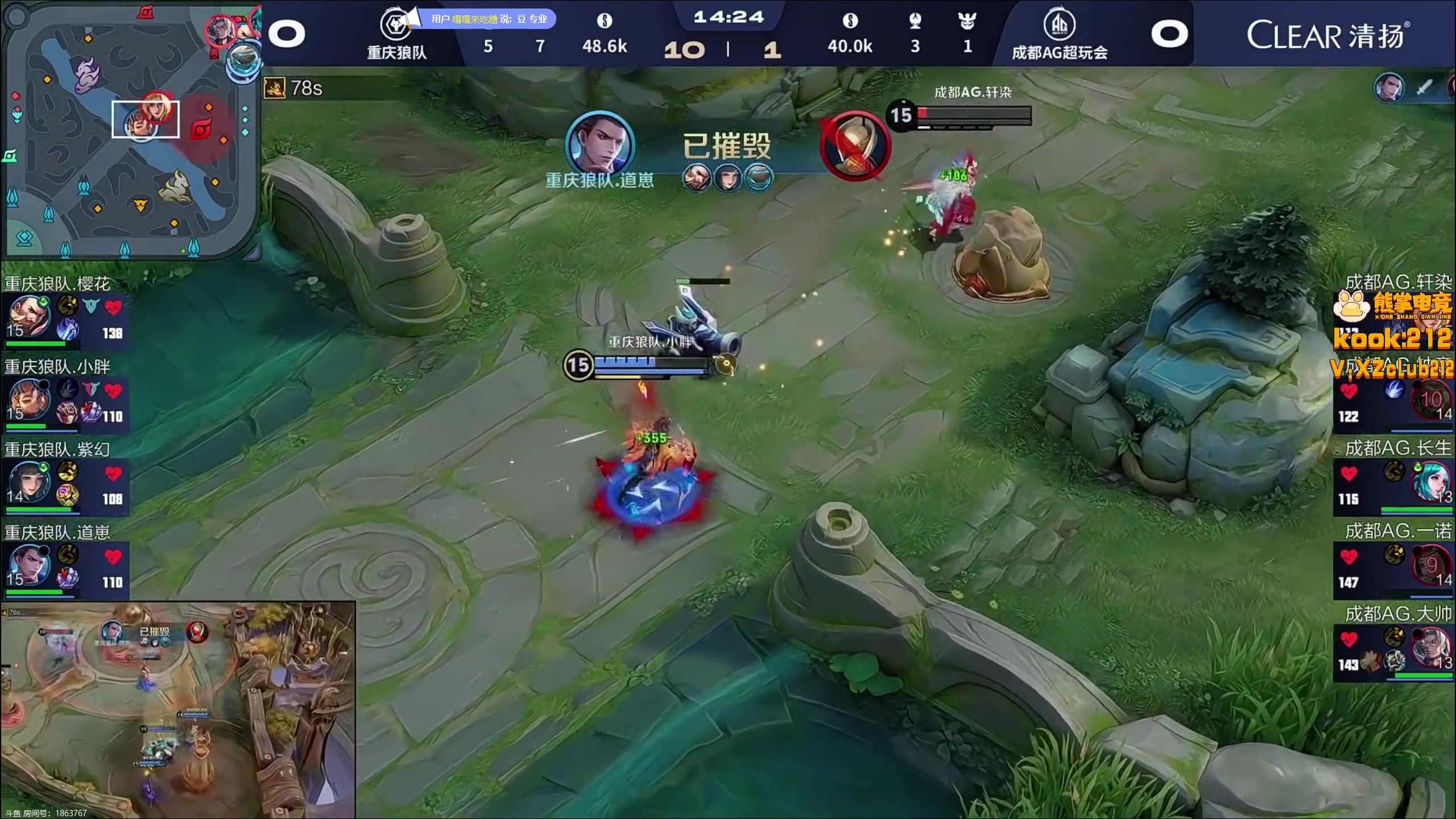Select the hero portrait beside the sword icon
The height and width of the screenshot is (819, 1456).
tap(1389, 88)
